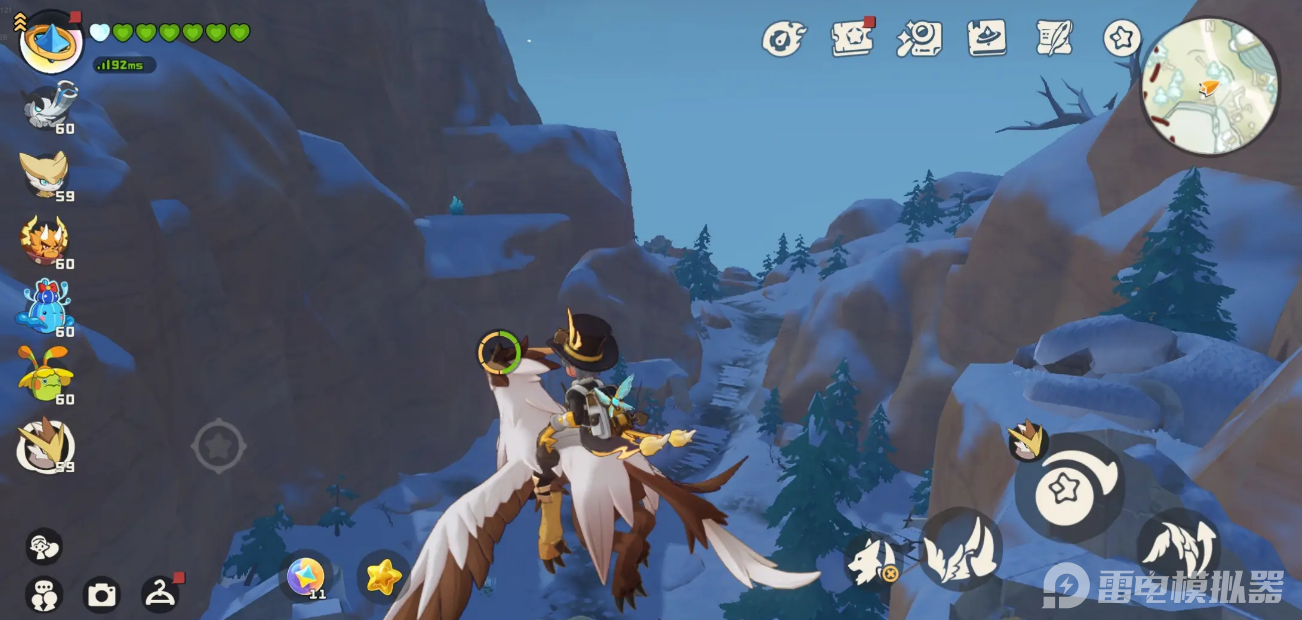The height and width of the screenshot is (620, 1302).
Task: Open the flaming compass menu icon
Action: [783, 39]
